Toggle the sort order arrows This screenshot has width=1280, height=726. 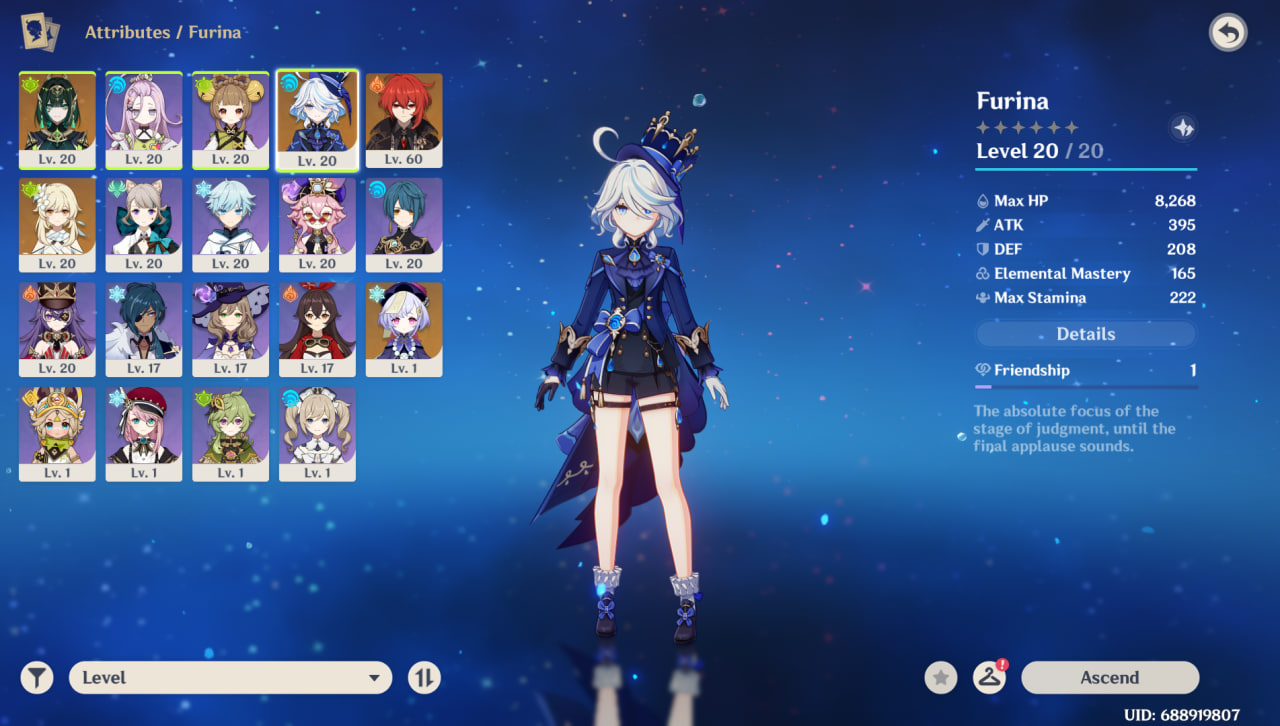(424, 677)
